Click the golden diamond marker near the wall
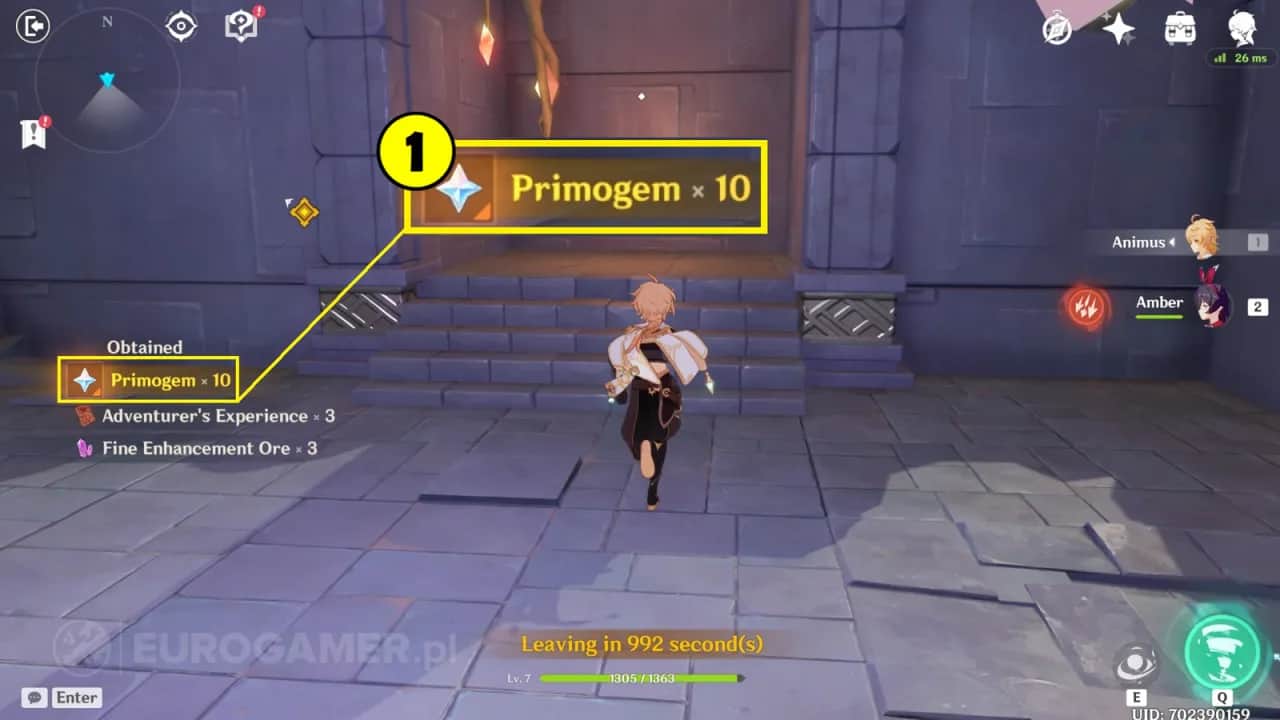 303,211
